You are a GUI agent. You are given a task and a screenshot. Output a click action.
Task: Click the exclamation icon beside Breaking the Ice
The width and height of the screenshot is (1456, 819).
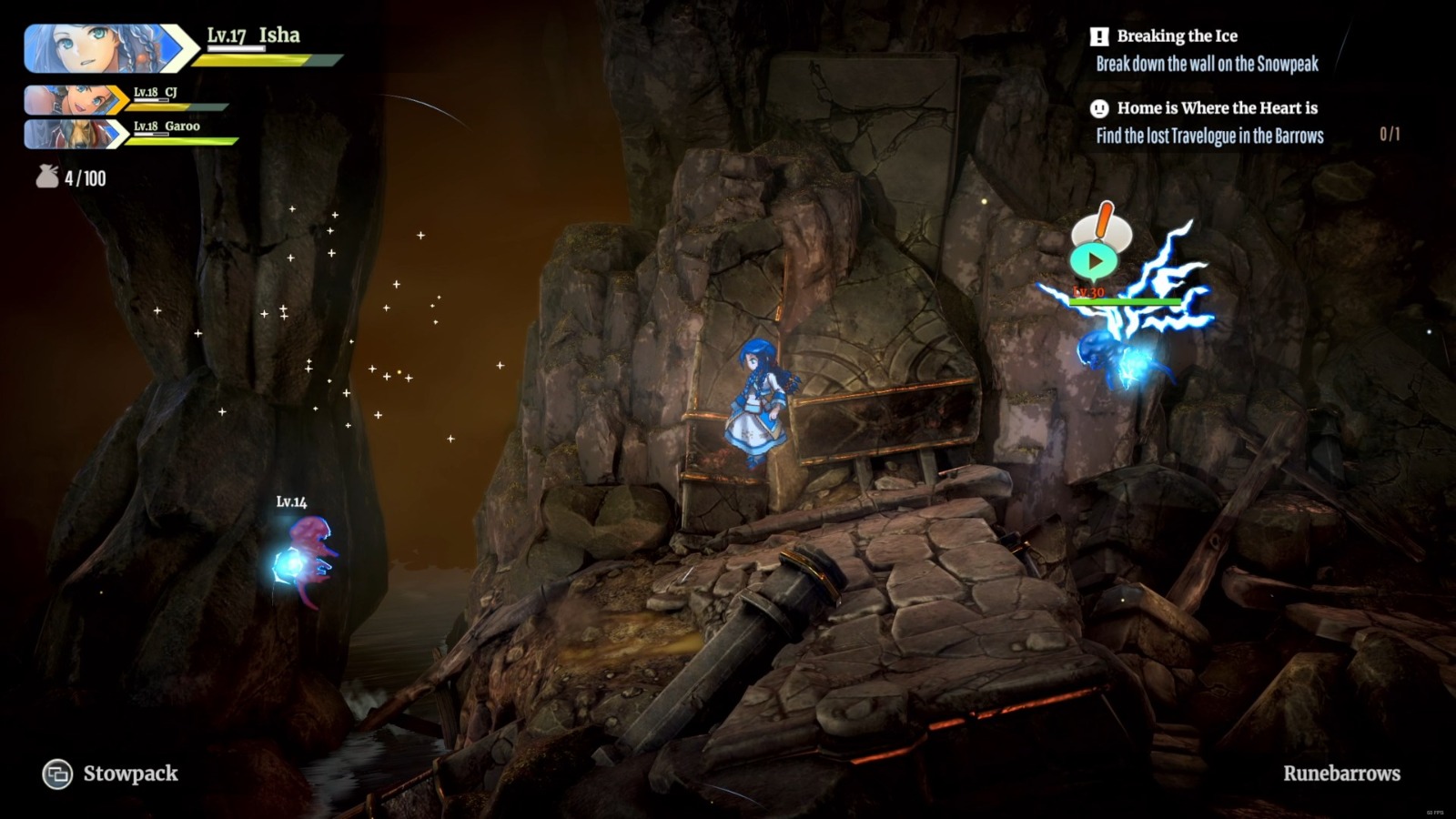coord(1102,36)
